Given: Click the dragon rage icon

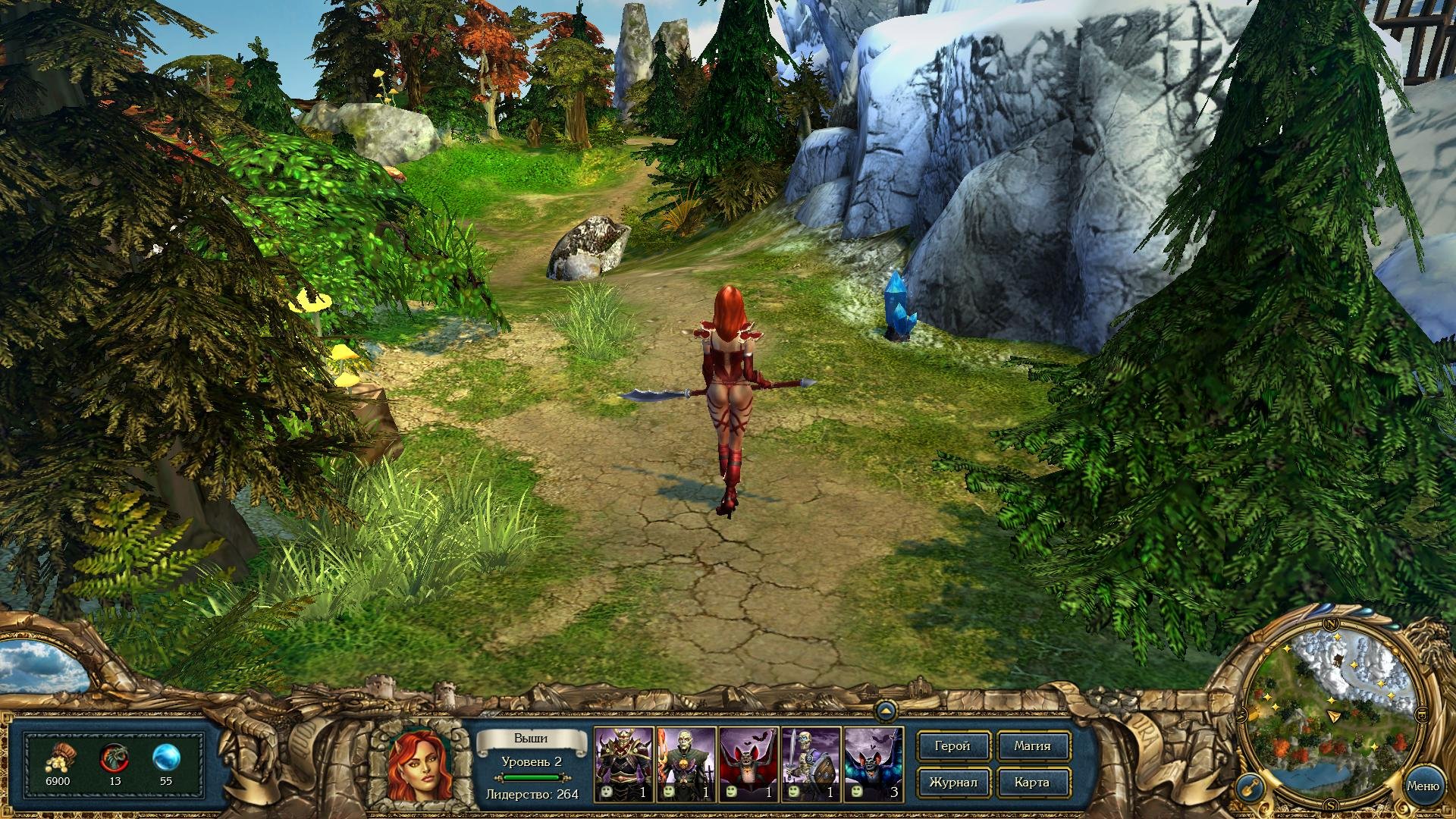Looking at the screenshot, I should pyautogui.click(x=115, y=758).
